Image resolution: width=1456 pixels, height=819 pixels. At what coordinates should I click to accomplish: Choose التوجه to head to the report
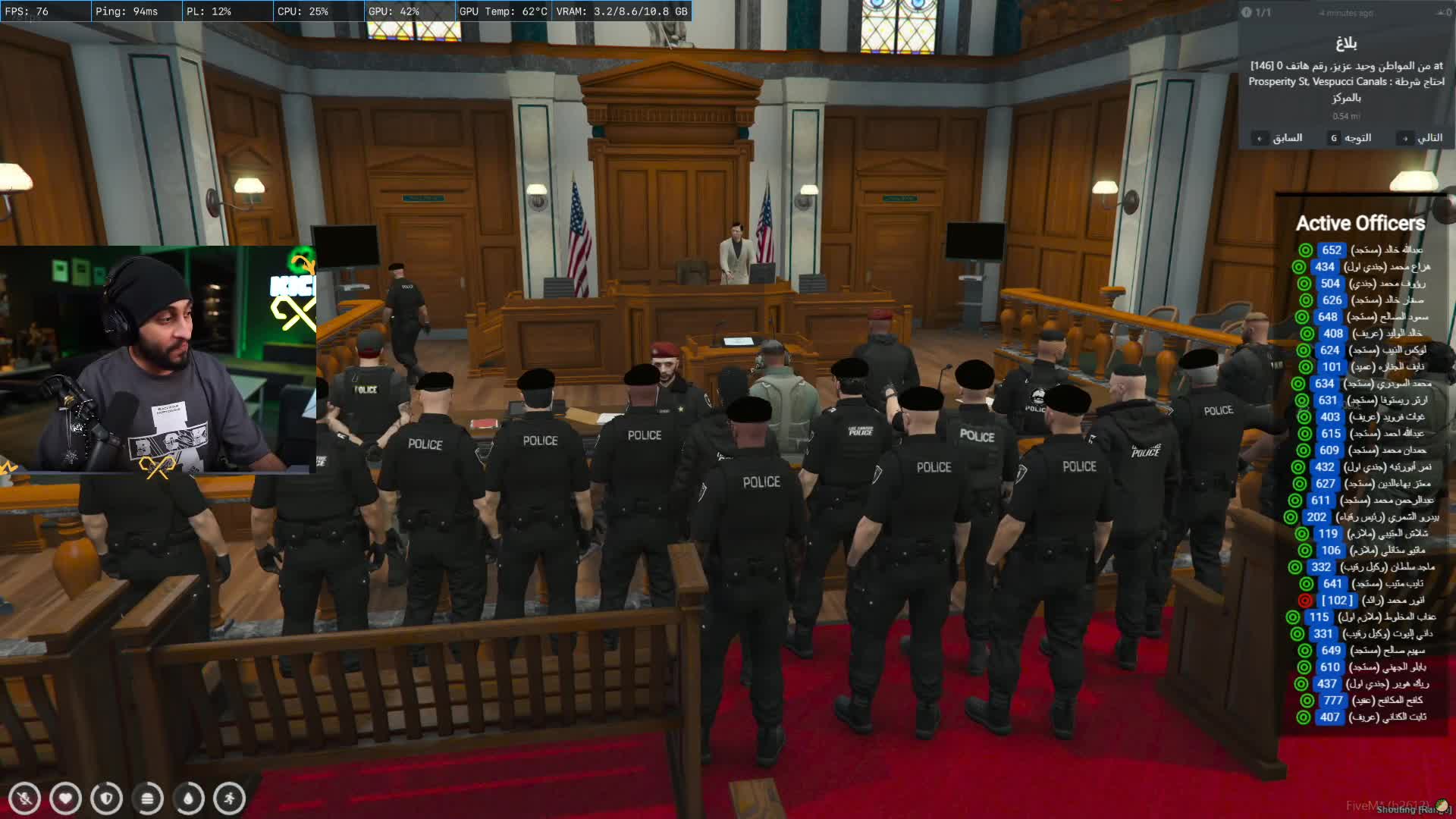pyautogui.click(x=1350, y=138)
